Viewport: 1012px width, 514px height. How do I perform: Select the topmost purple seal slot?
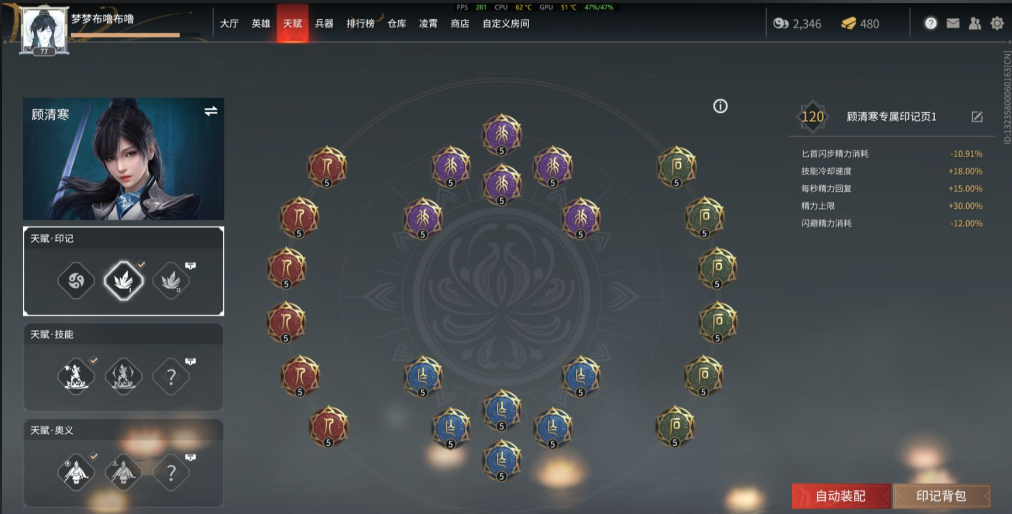point(501,134)
